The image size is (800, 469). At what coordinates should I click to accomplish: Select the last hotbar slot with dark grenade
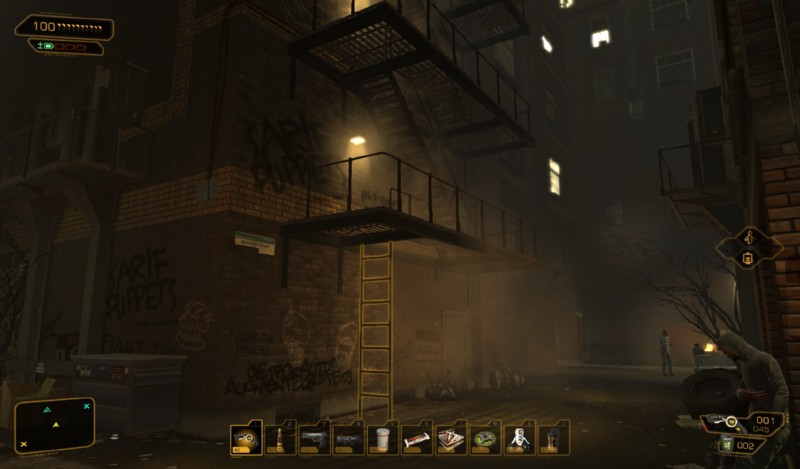553,438
